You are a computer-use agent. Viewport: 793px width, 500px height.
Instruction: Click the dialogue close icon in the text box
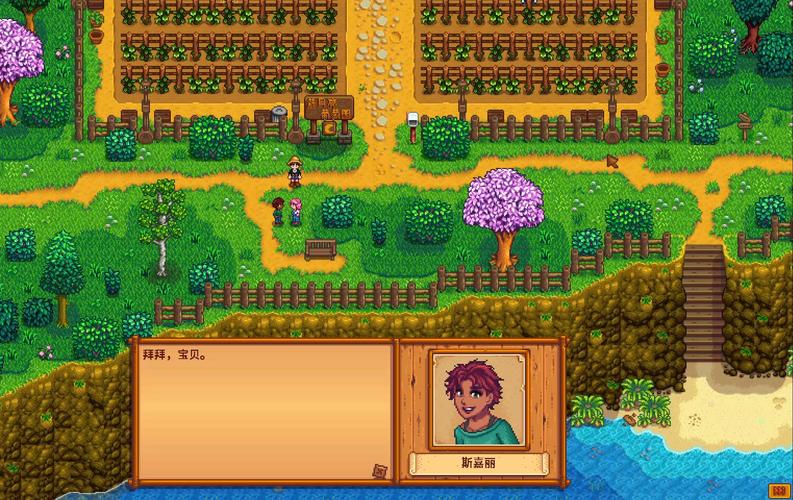pyautogui.click(x=379, y=470)
